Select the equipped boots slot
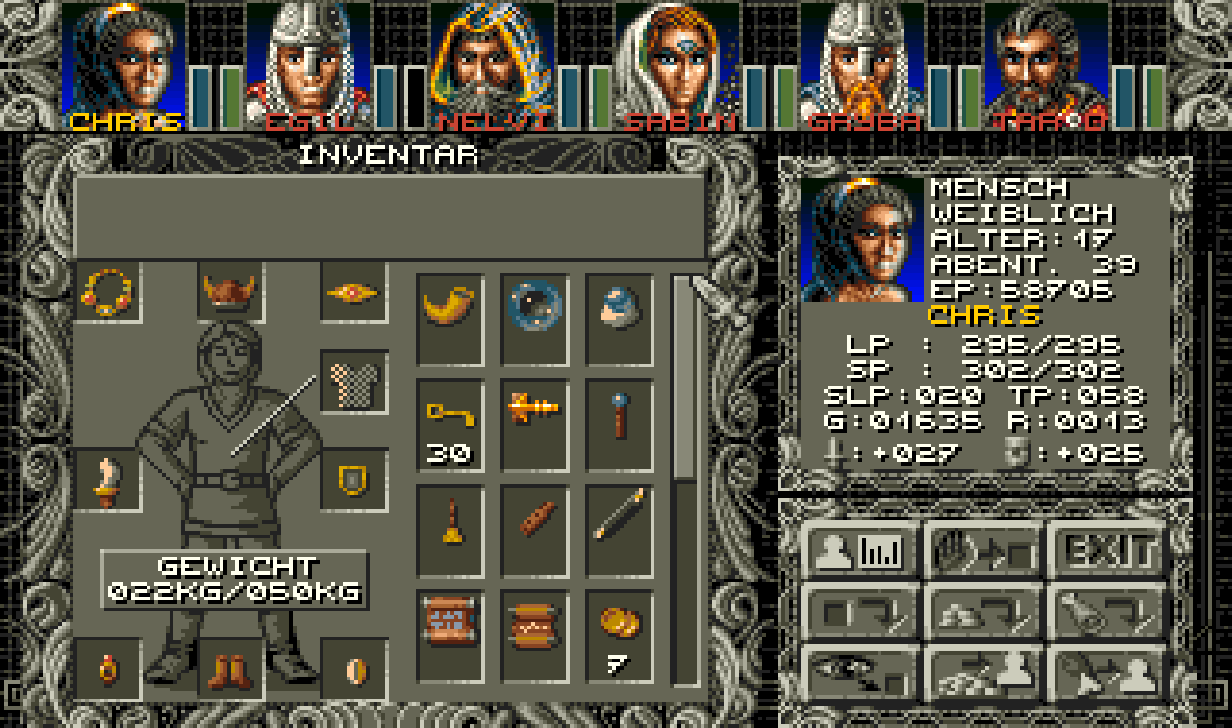 pos(230,669)
